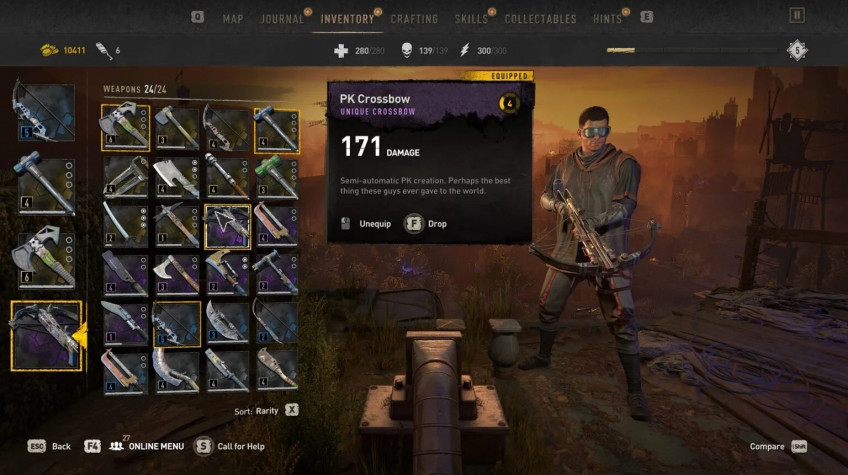
Task: Select the equipped bow in the top slot
Action: coord(44,111)
